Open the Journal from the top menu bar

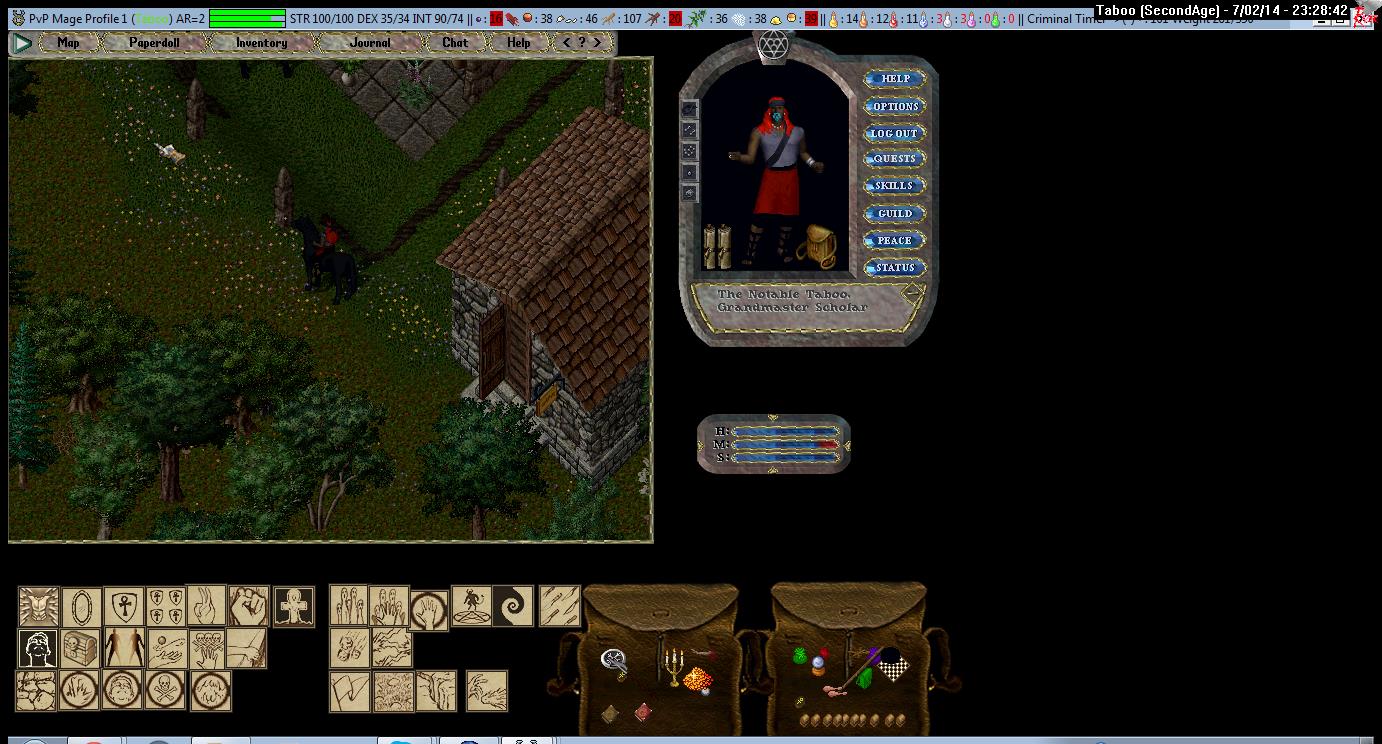(370, 43)
